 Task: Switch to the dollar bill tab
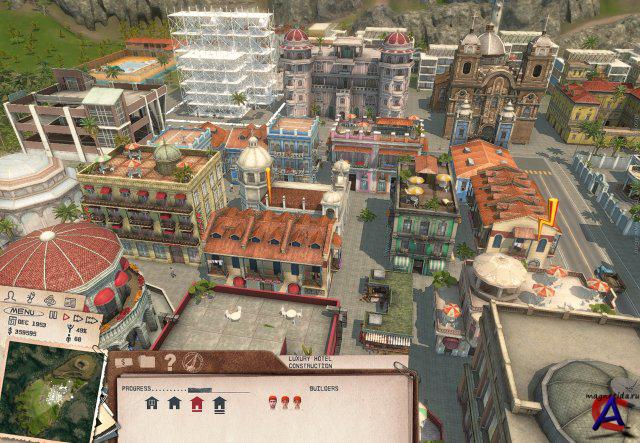point(124,362)
